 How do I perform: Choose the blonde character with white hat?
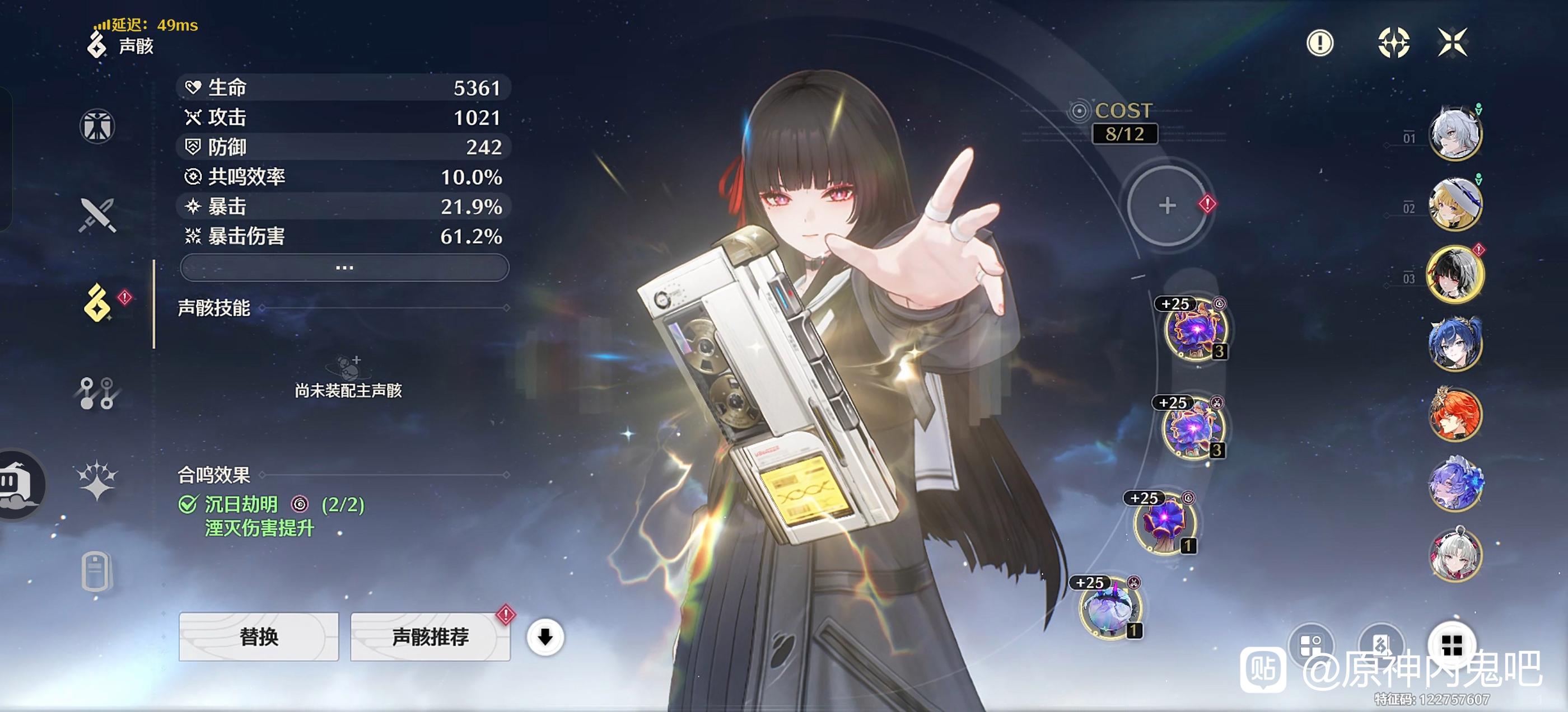1455,204
